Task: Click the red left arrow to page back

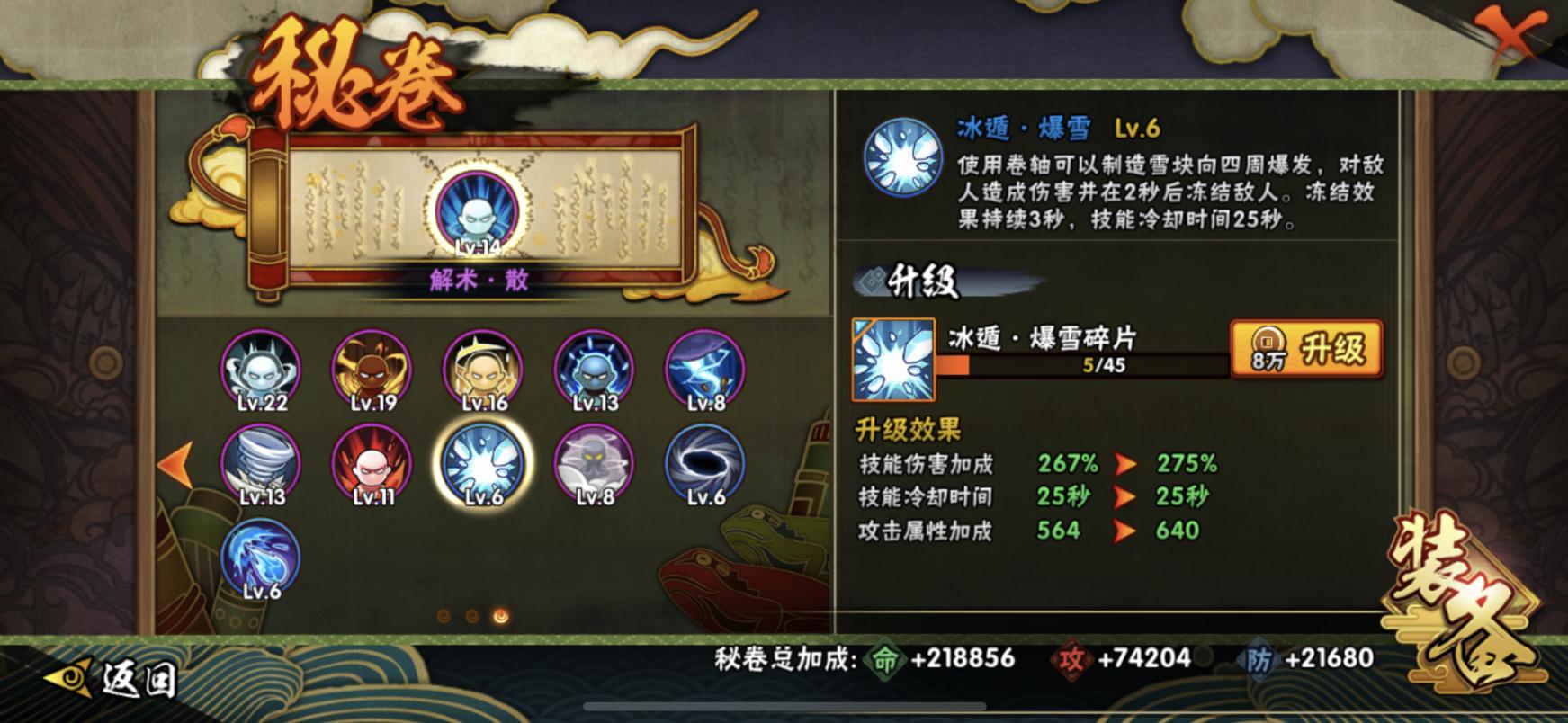Action: [174, 465]
